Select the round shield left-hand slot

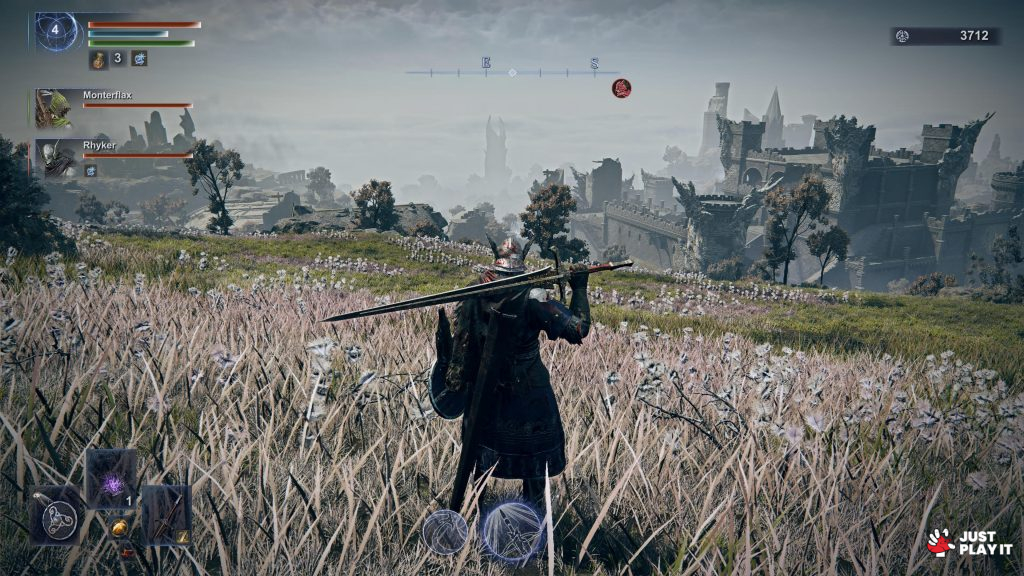[56, 516]
